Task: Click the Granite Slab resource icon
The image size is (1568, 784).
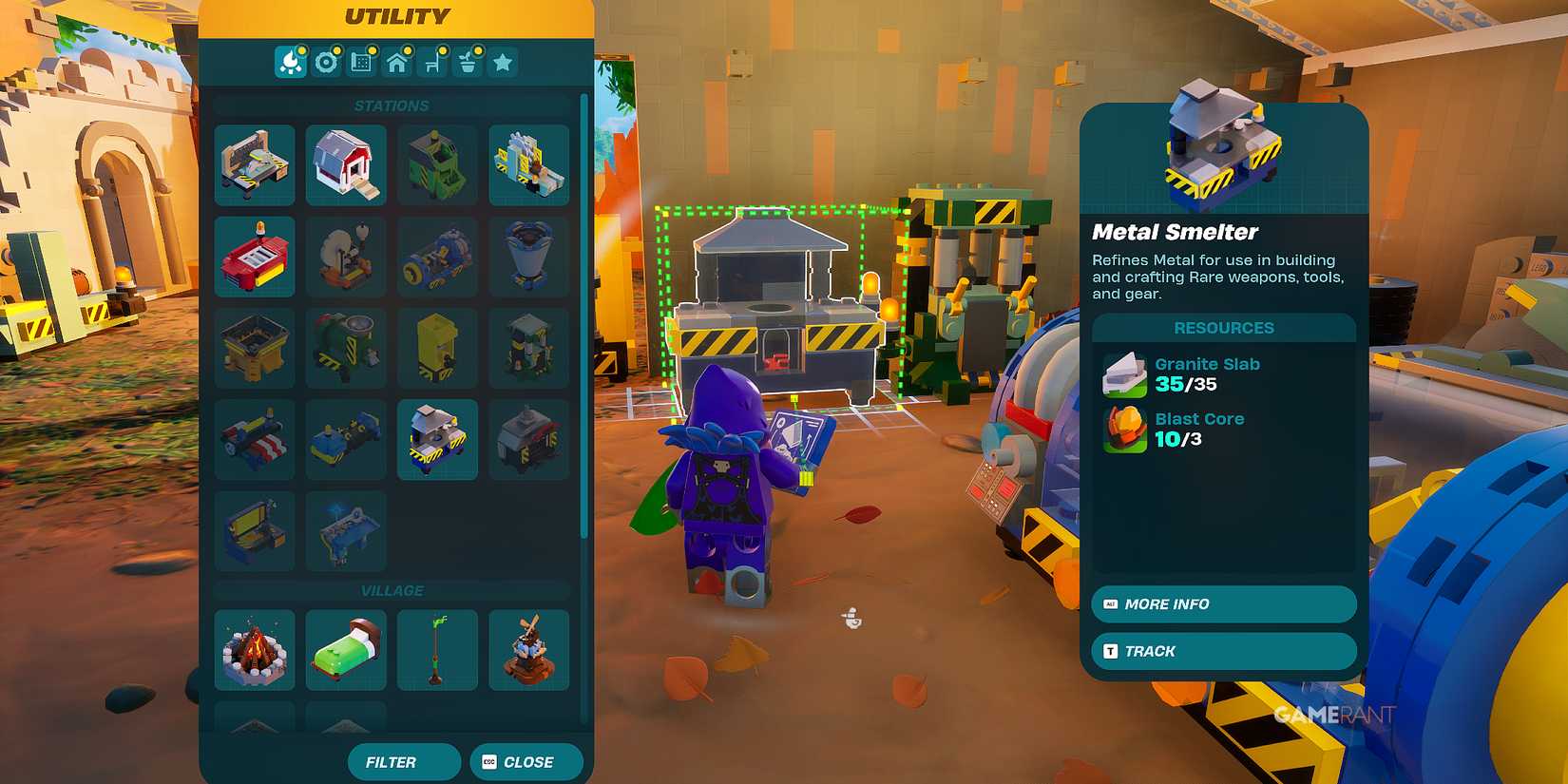Action: point(1124,373)
